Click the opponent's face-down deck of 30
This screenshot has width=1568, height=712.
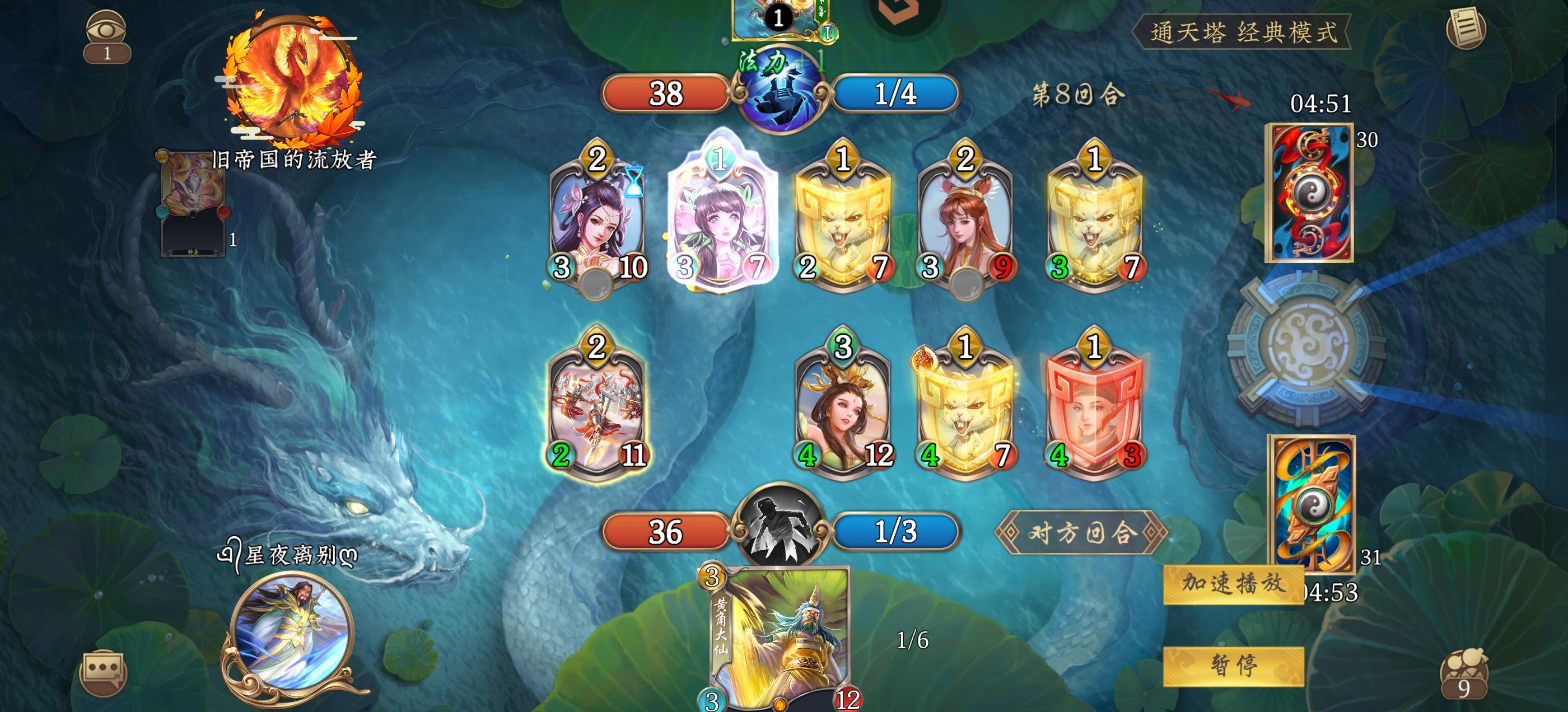1308,195
